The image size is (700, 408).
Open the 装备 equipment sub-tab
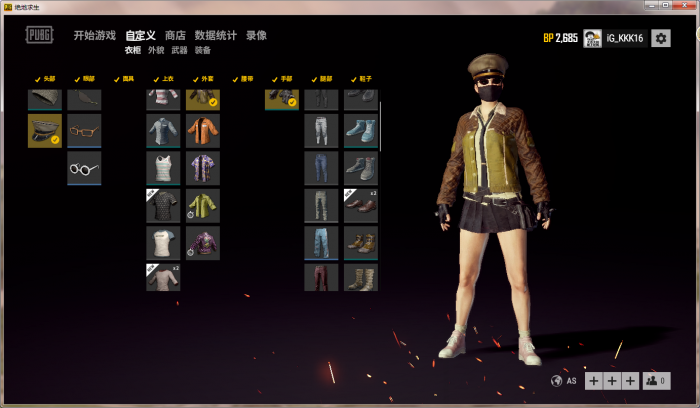[x=203, y=49]
